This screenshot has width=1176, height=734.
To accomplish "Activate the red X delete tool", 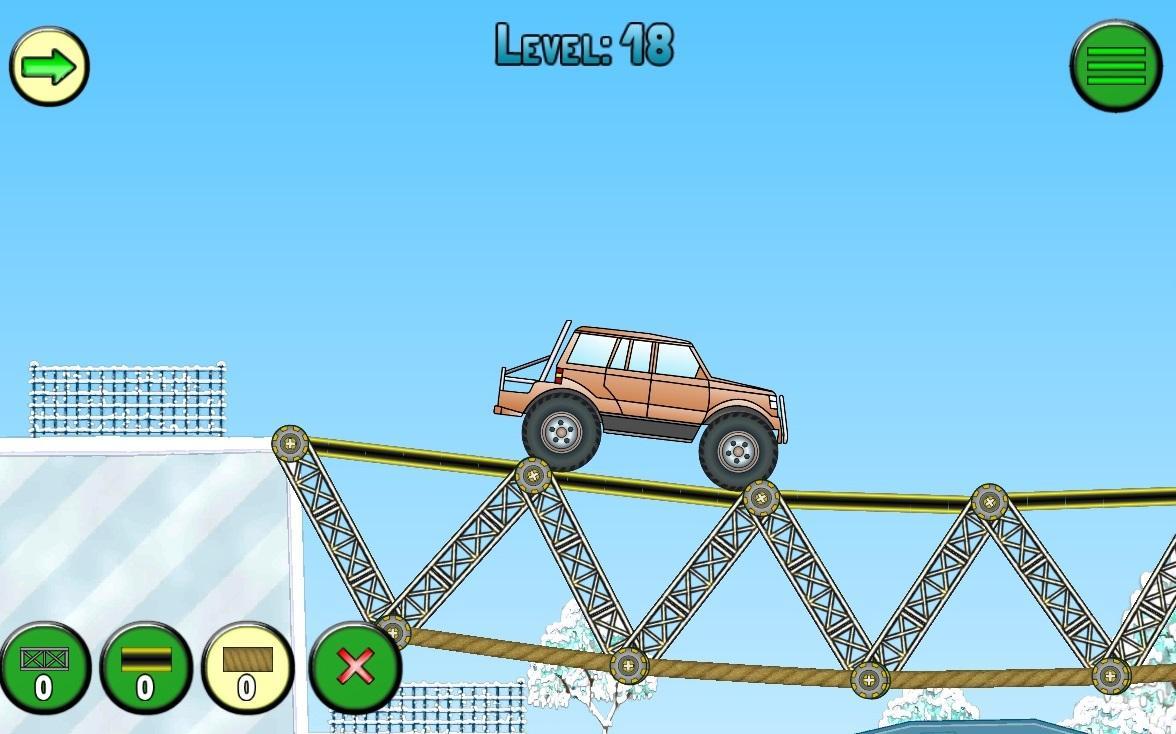I will point(355,666).
